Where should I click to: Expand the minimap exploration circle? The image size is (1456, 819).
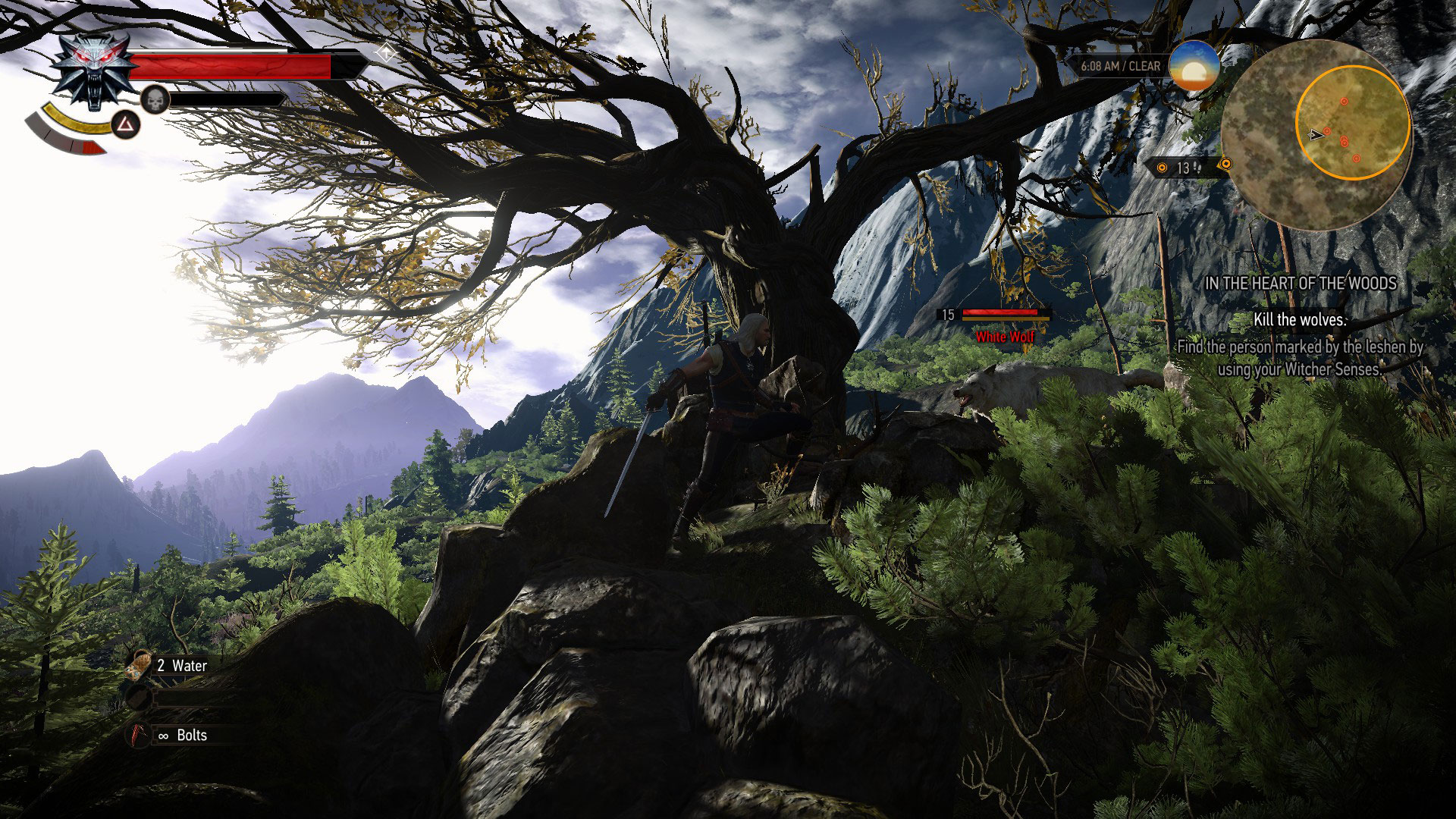(x=1354, y=122)
